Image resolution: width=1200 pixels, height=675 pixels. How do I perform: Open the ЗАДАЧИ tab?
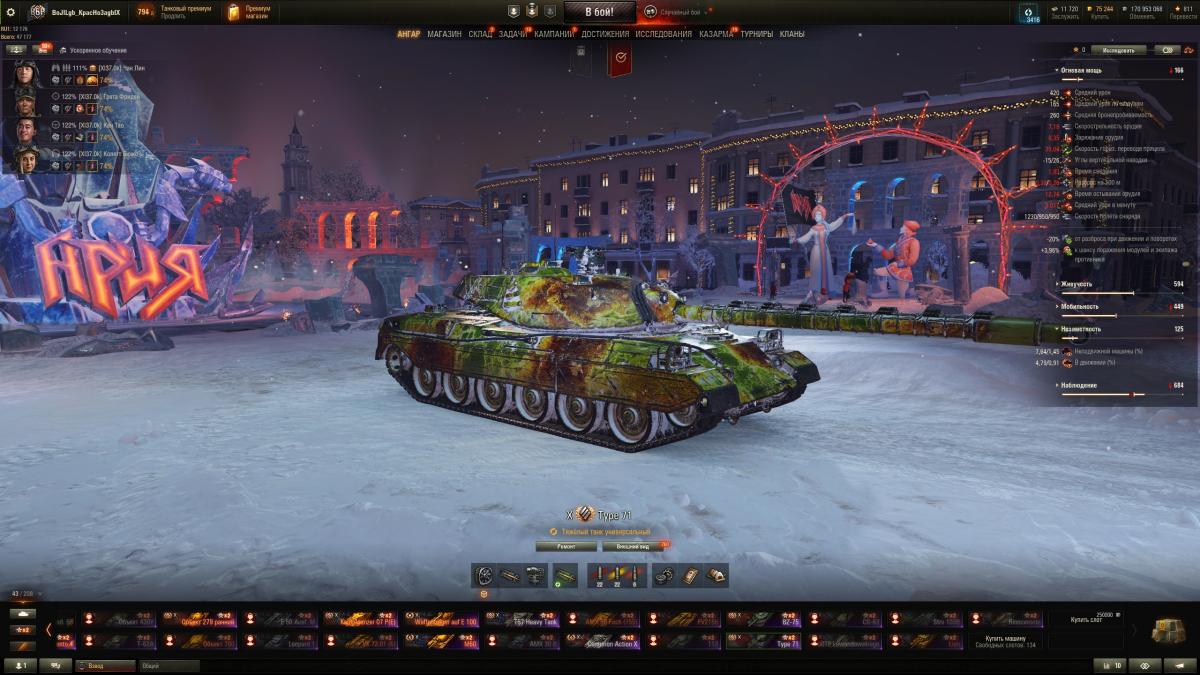[x=513, y=34]
